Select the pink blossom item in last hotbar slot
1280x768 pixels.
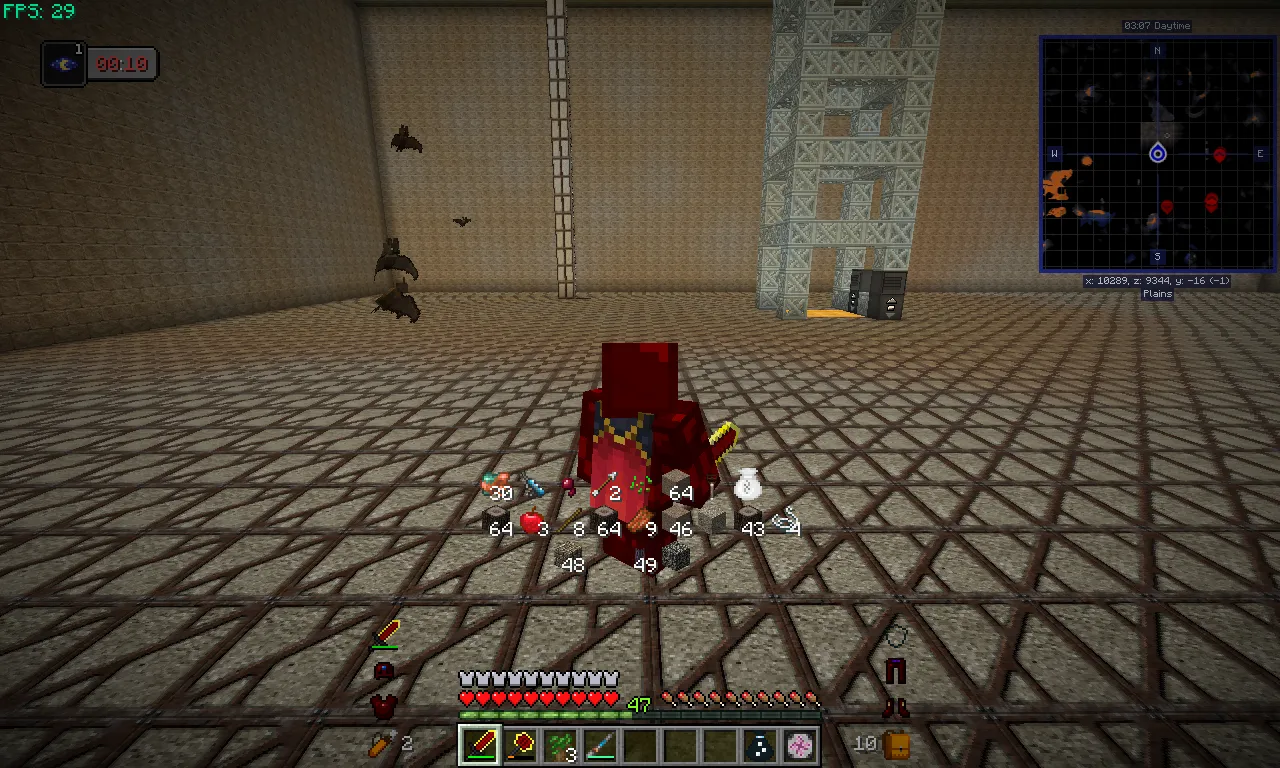pos(800,744)
